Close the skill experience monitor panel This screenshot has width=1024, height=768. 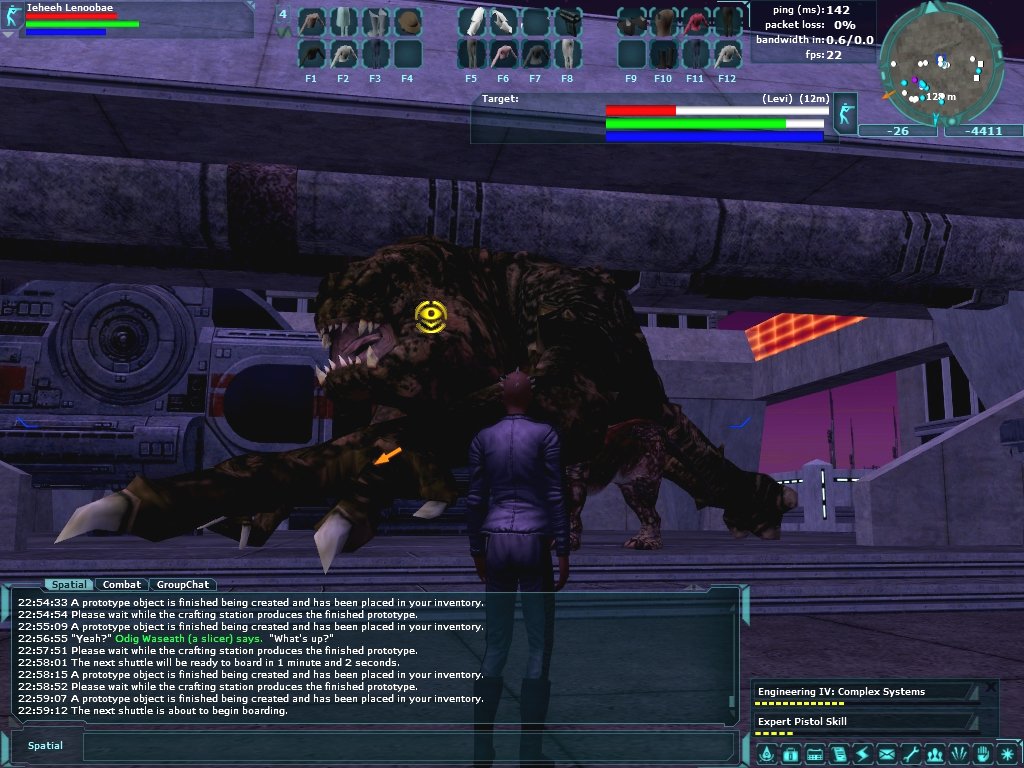[990, 687]
